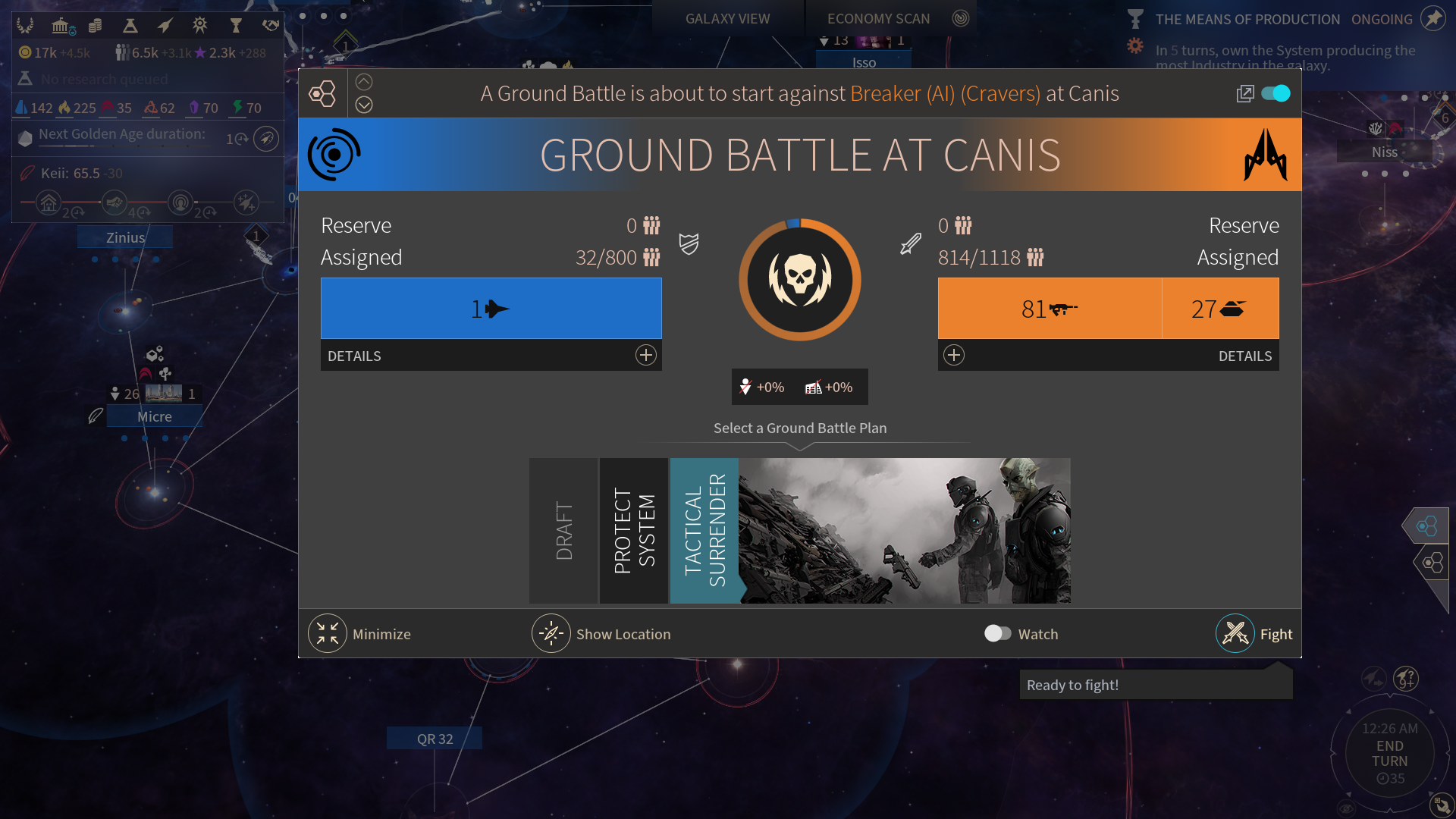Start the ground battle with Fight
The width and height of the screenshot is (1456, 819).
pos(1236,634)
